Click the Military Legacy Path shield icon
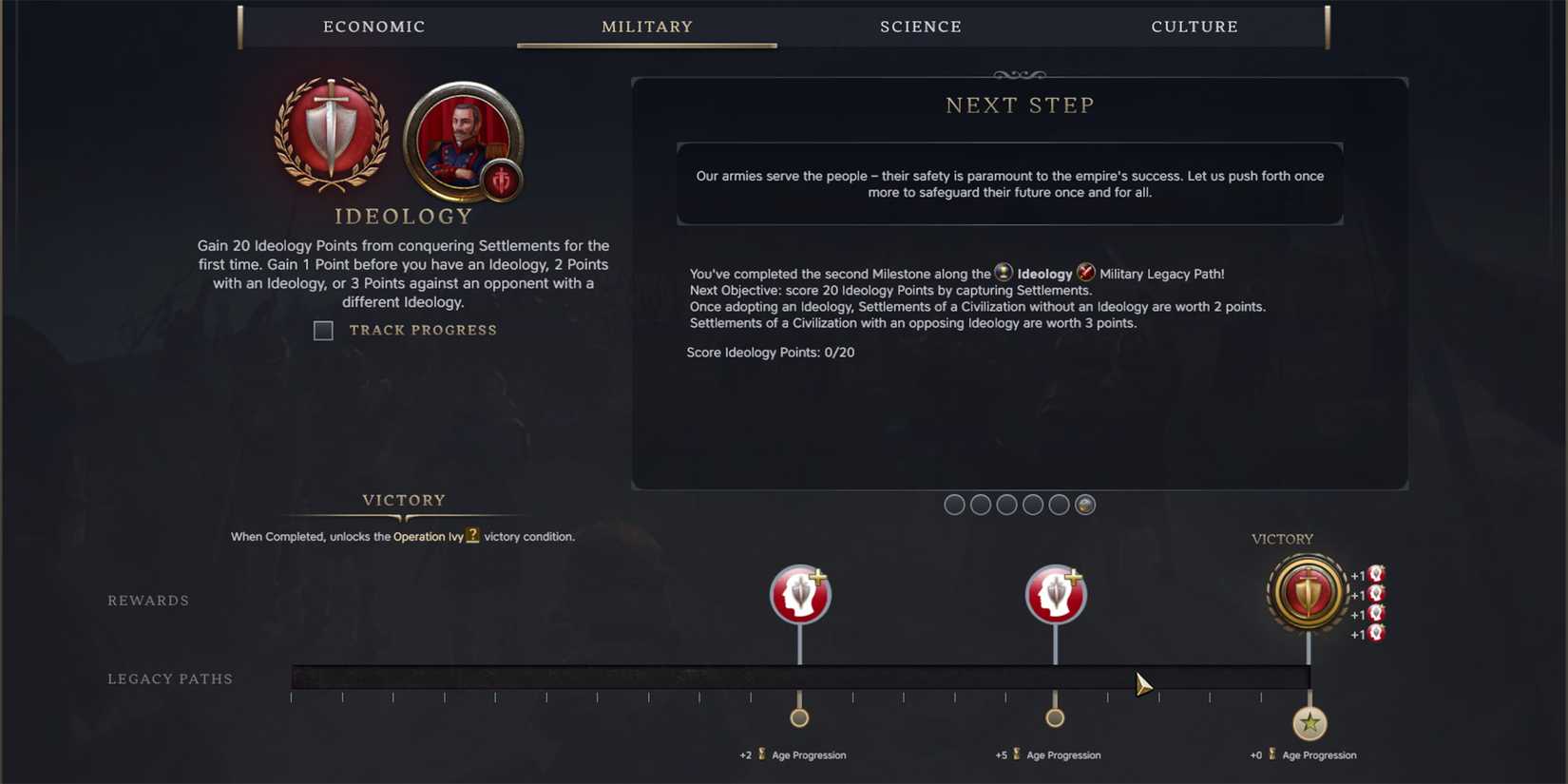Screen dimensions: 1568x784 [x=1086, y=274]
